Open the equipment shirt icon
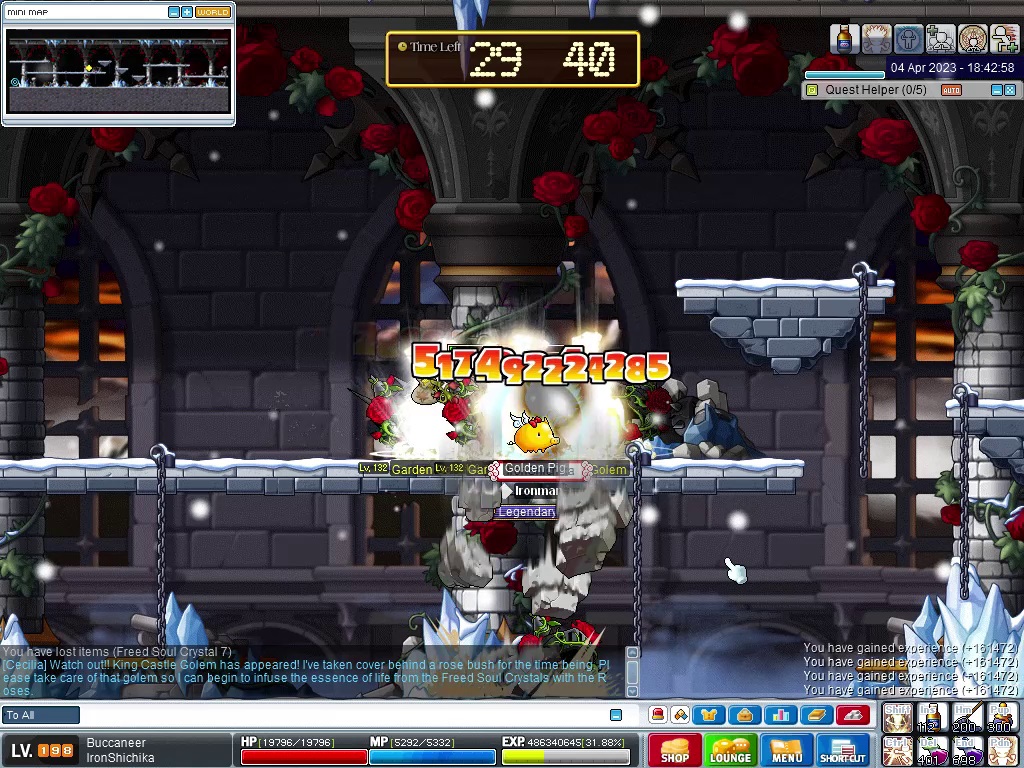The height and width of the screenshot is (768, 1024). (709, 715)
